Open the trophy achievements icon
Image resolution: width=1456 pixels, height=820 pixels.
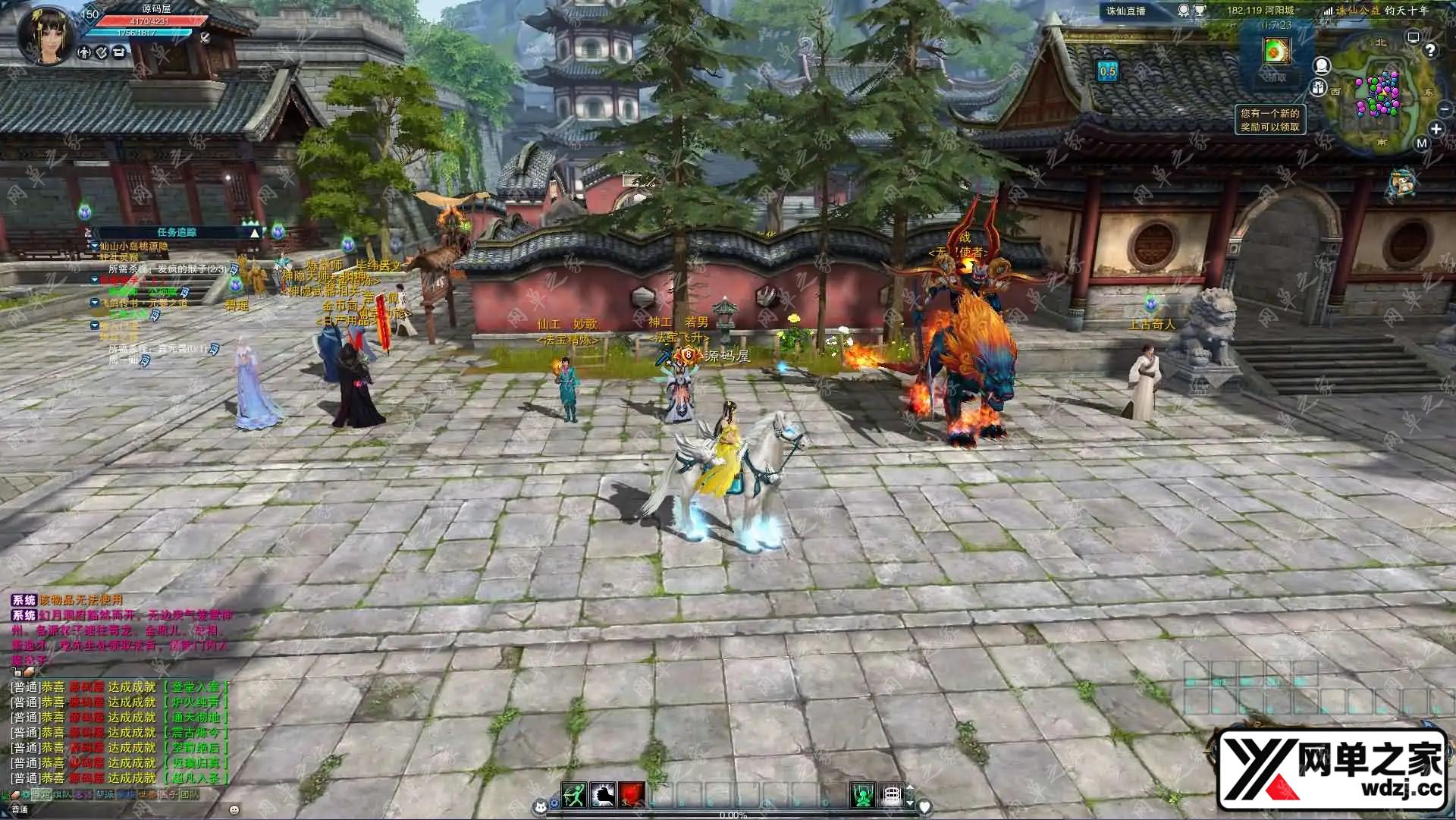(1200, 11)
